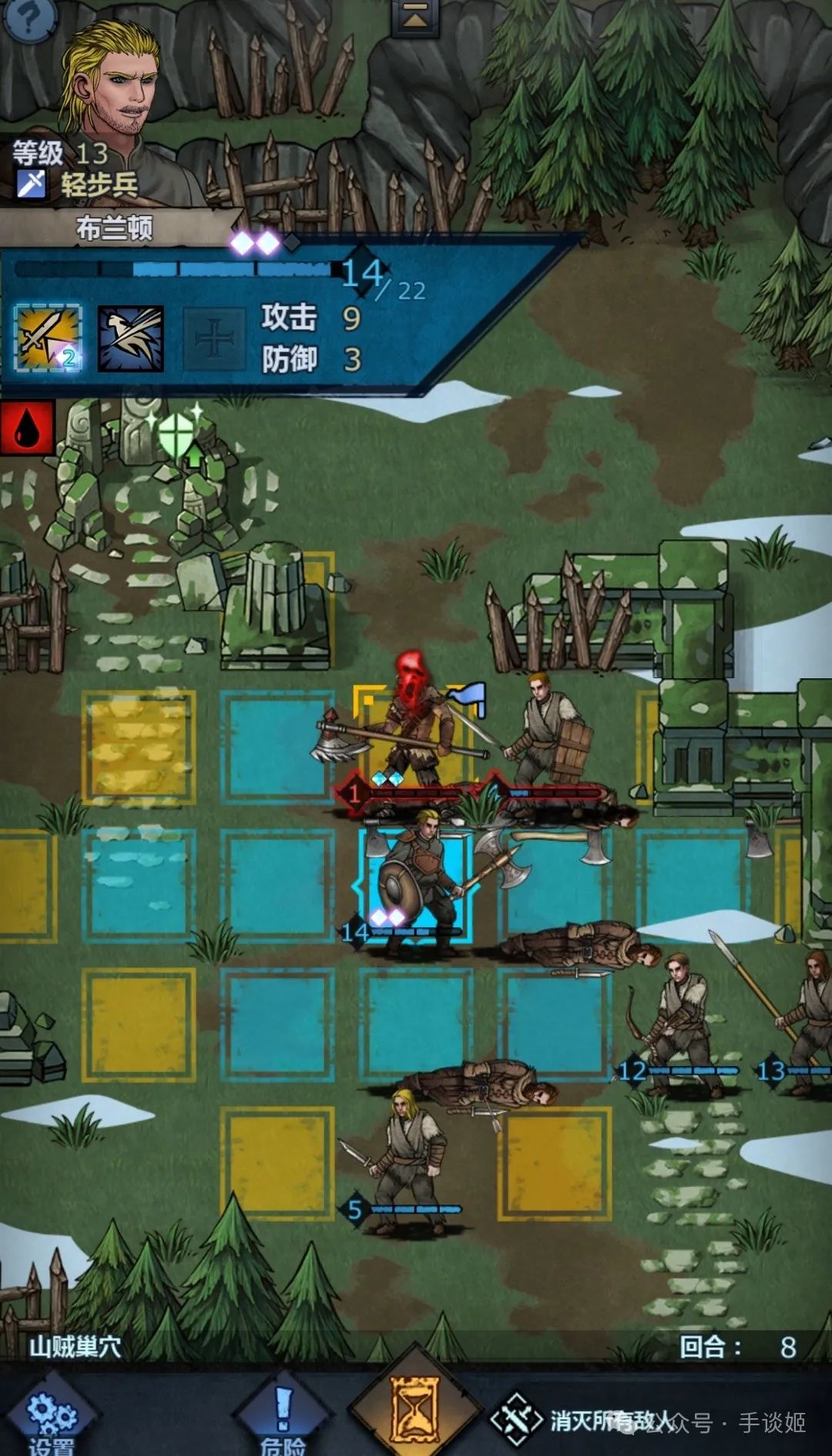Activate the eagle skill icon
Viewport: 832px width, 1456px height.
(x=130, y=338)
